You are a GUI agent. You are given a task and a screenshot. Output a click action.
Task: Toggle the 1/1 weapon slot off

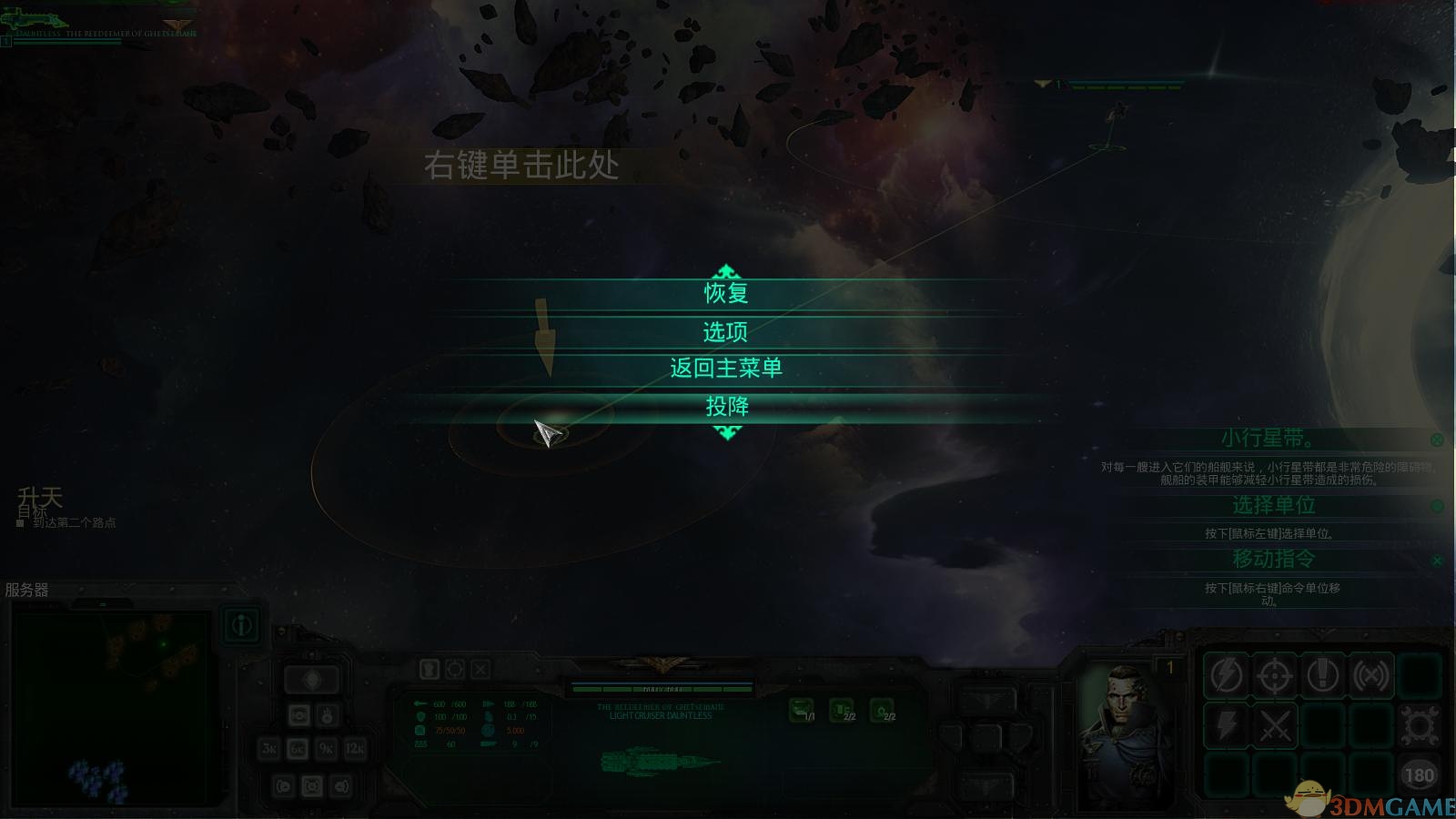(801, 709)
